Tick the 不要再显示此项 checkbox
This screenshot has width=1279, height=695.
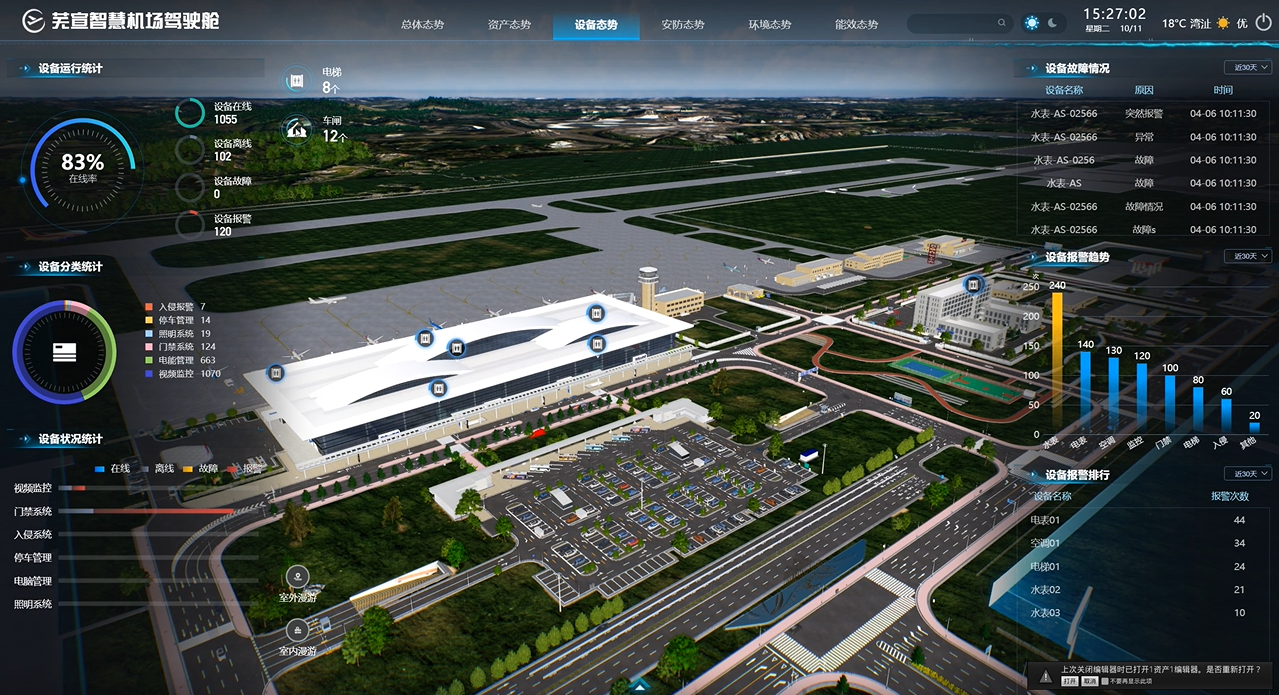(1104, 681)
